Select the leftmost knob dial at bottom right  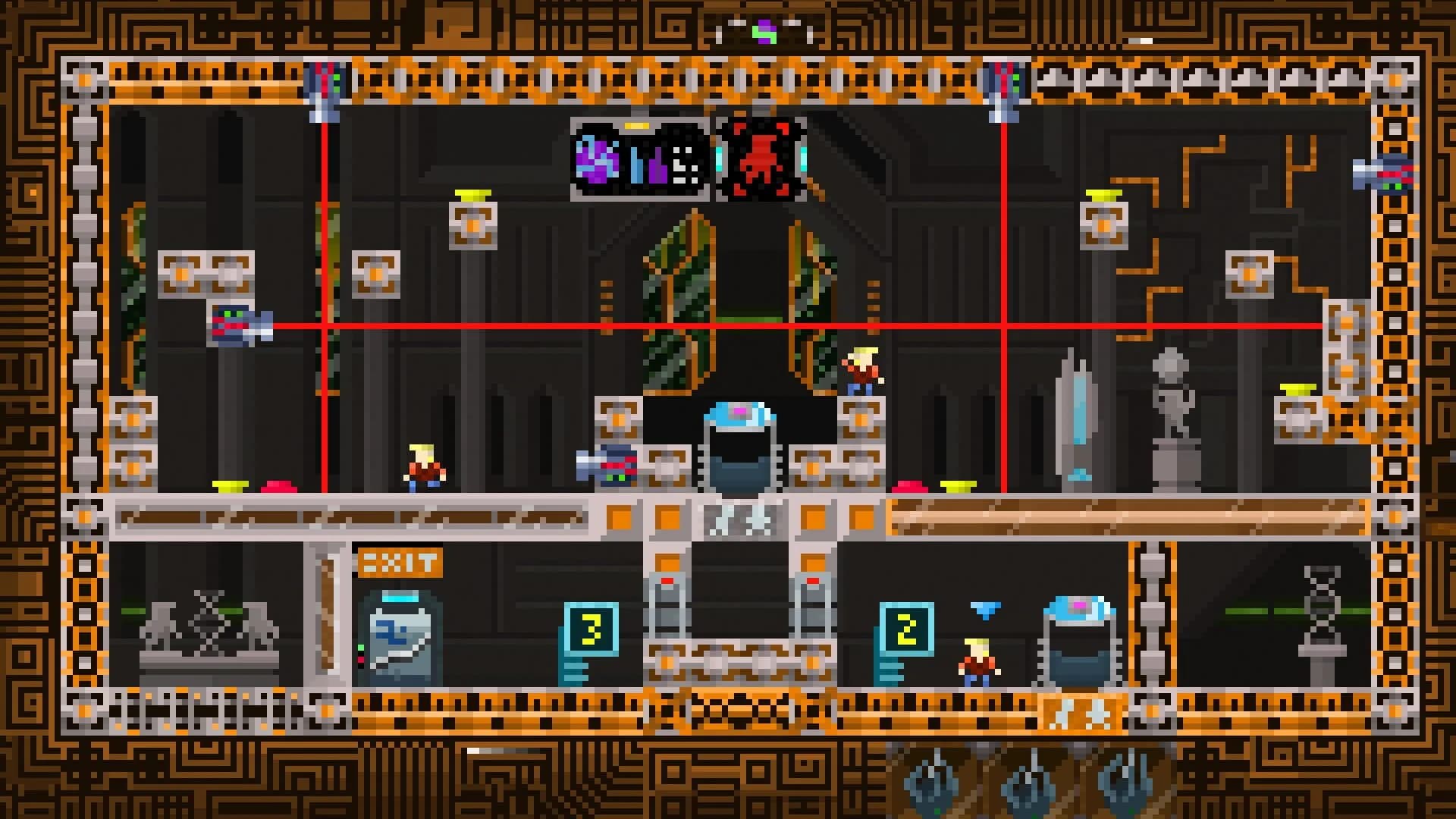point(934,789)
